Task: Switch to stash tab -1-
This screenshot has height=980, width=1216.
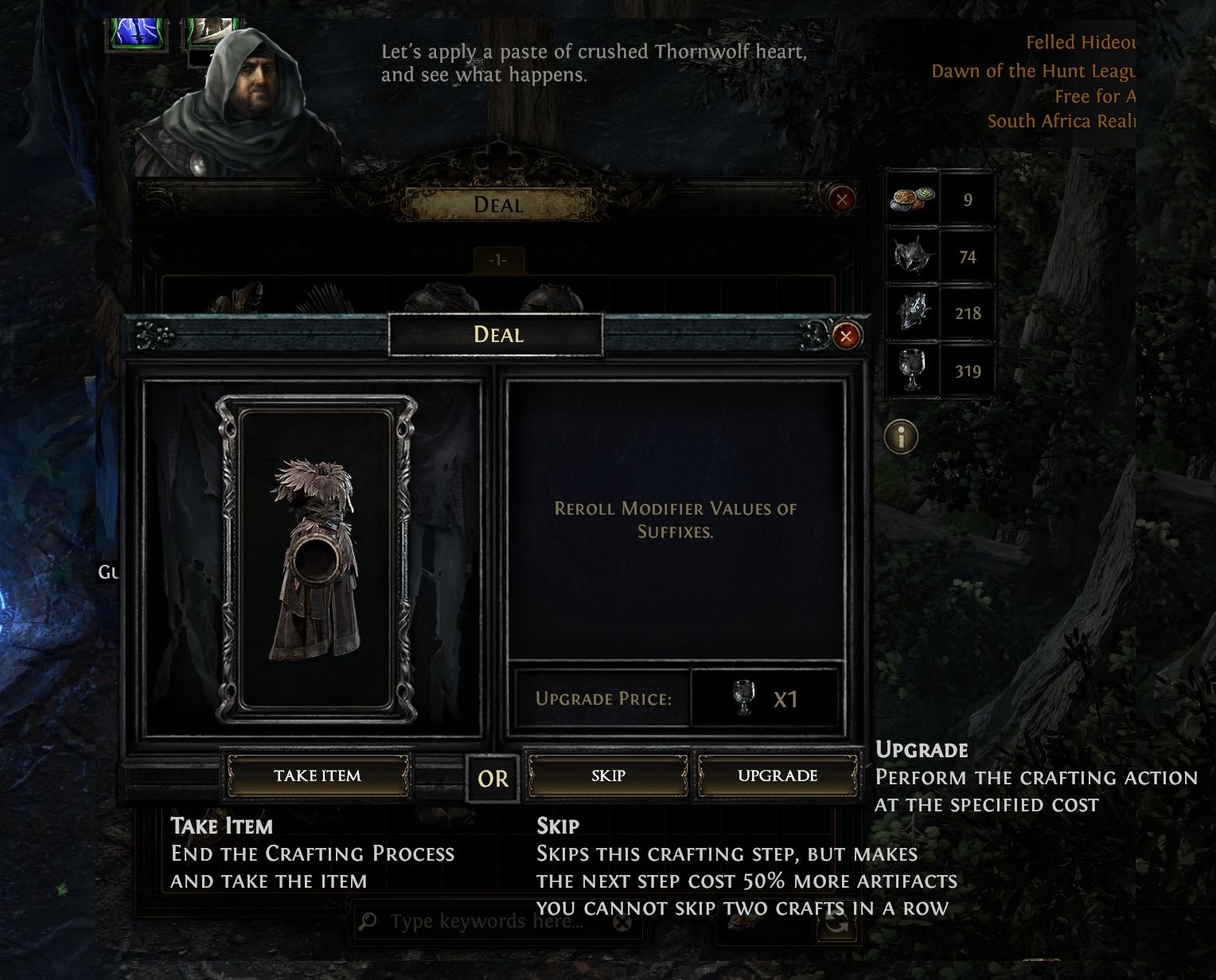Action: pos(497,260)
